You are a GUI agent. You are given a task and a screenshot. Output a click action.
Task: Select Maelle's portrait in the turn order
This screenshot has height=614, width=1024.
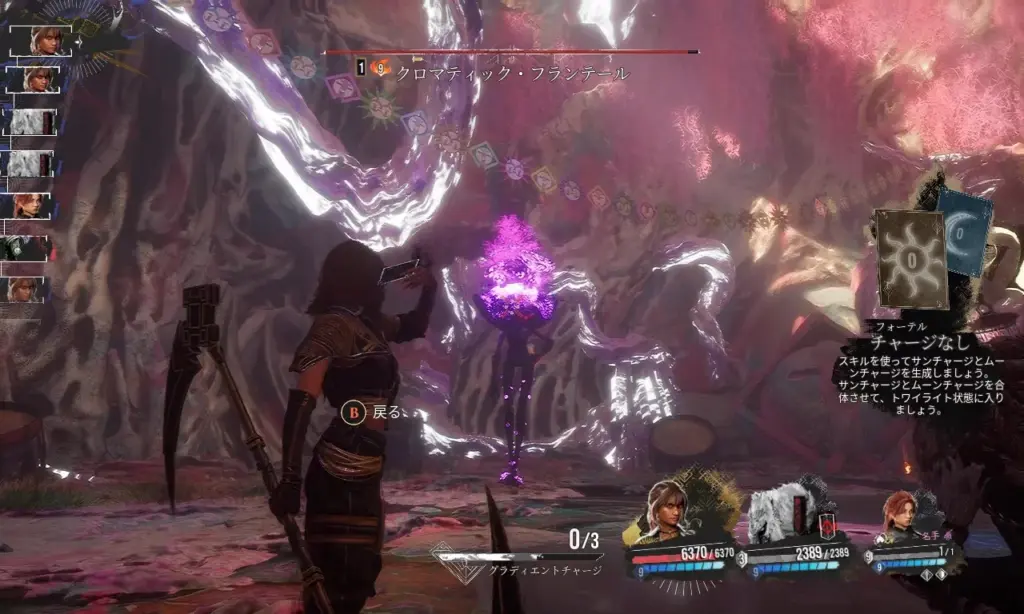point(28,206)
